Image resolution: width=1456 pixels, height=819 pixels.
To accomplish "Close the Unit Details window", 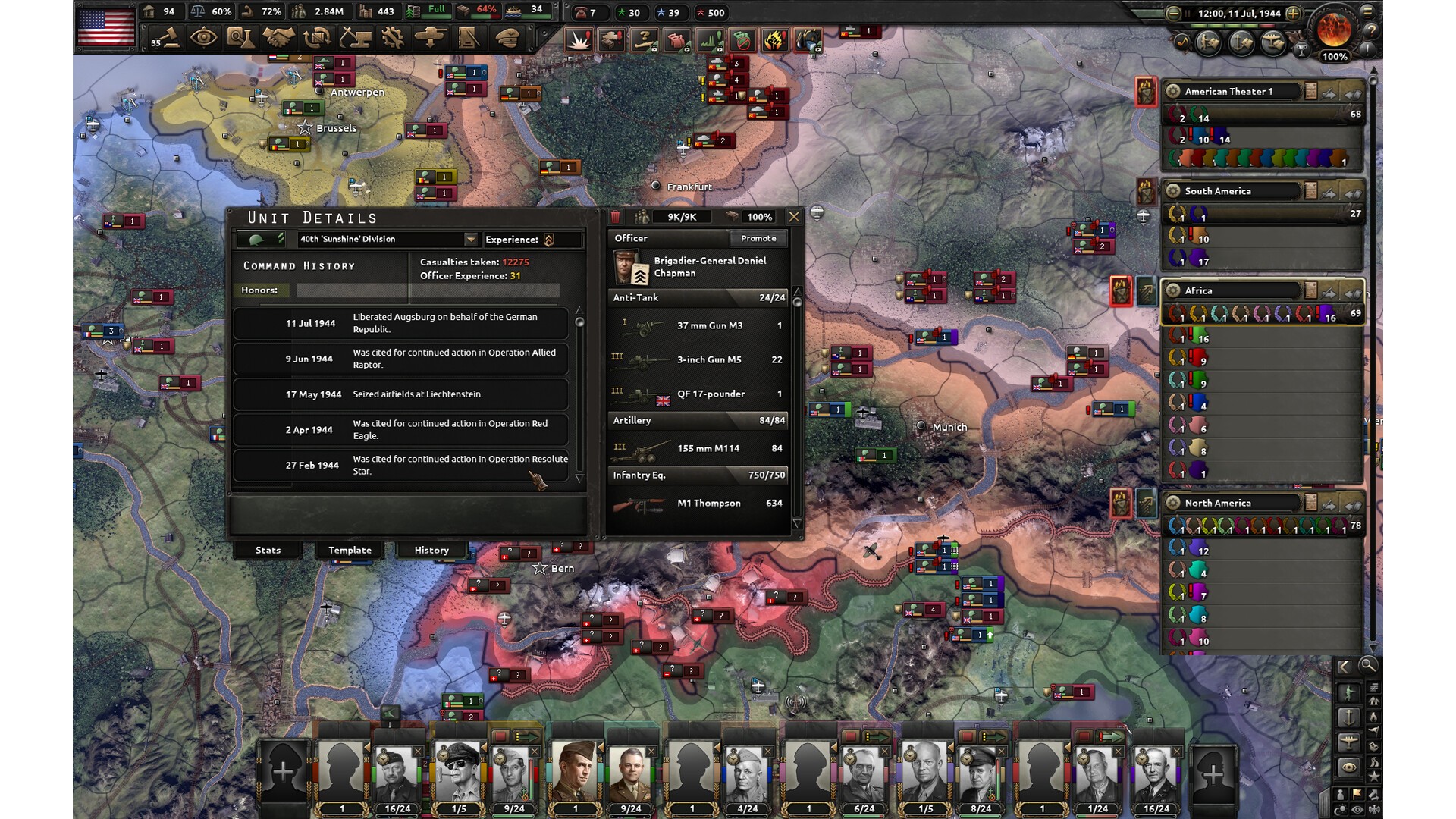I will [794, 217].
